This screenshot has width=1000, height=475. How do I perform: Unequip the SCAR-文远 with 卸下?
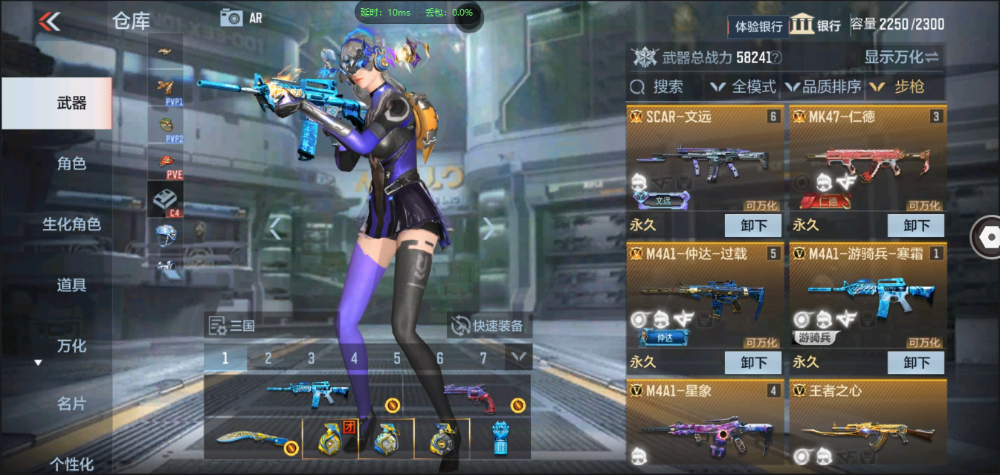pos(752,225)
